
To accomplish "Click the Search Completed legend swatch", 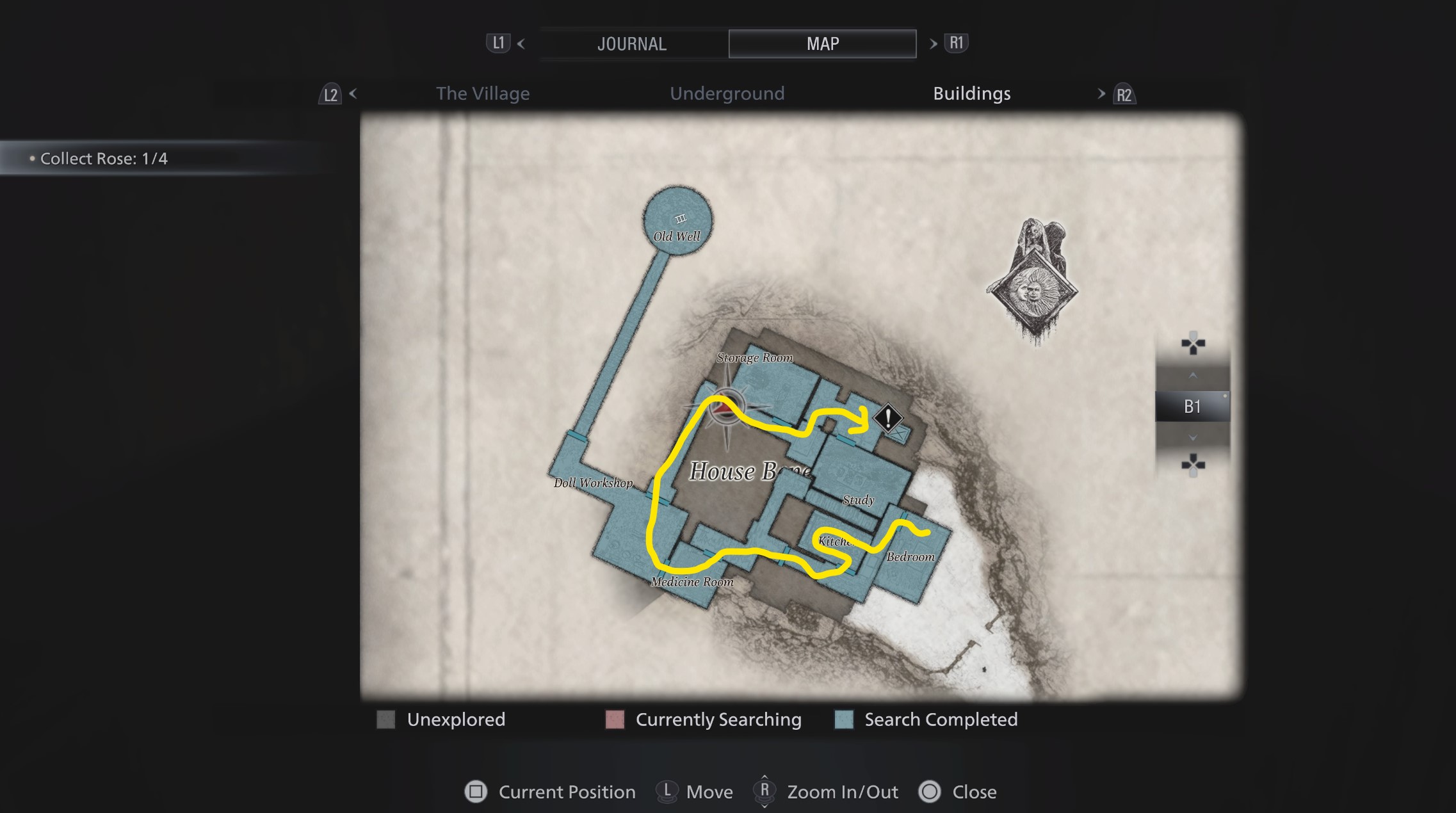I will pyautogui.click(x=844, y=720).
